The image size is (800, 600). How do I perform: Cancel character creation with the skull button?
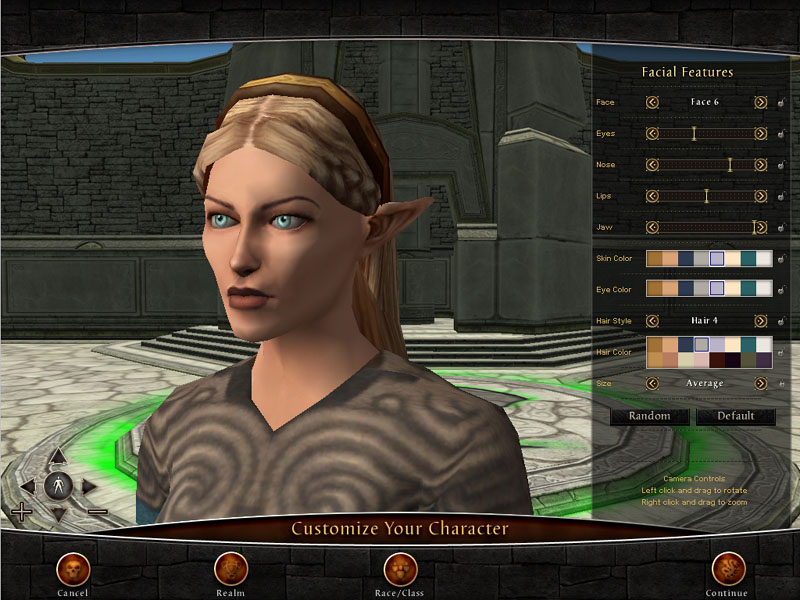coord(73,569)
